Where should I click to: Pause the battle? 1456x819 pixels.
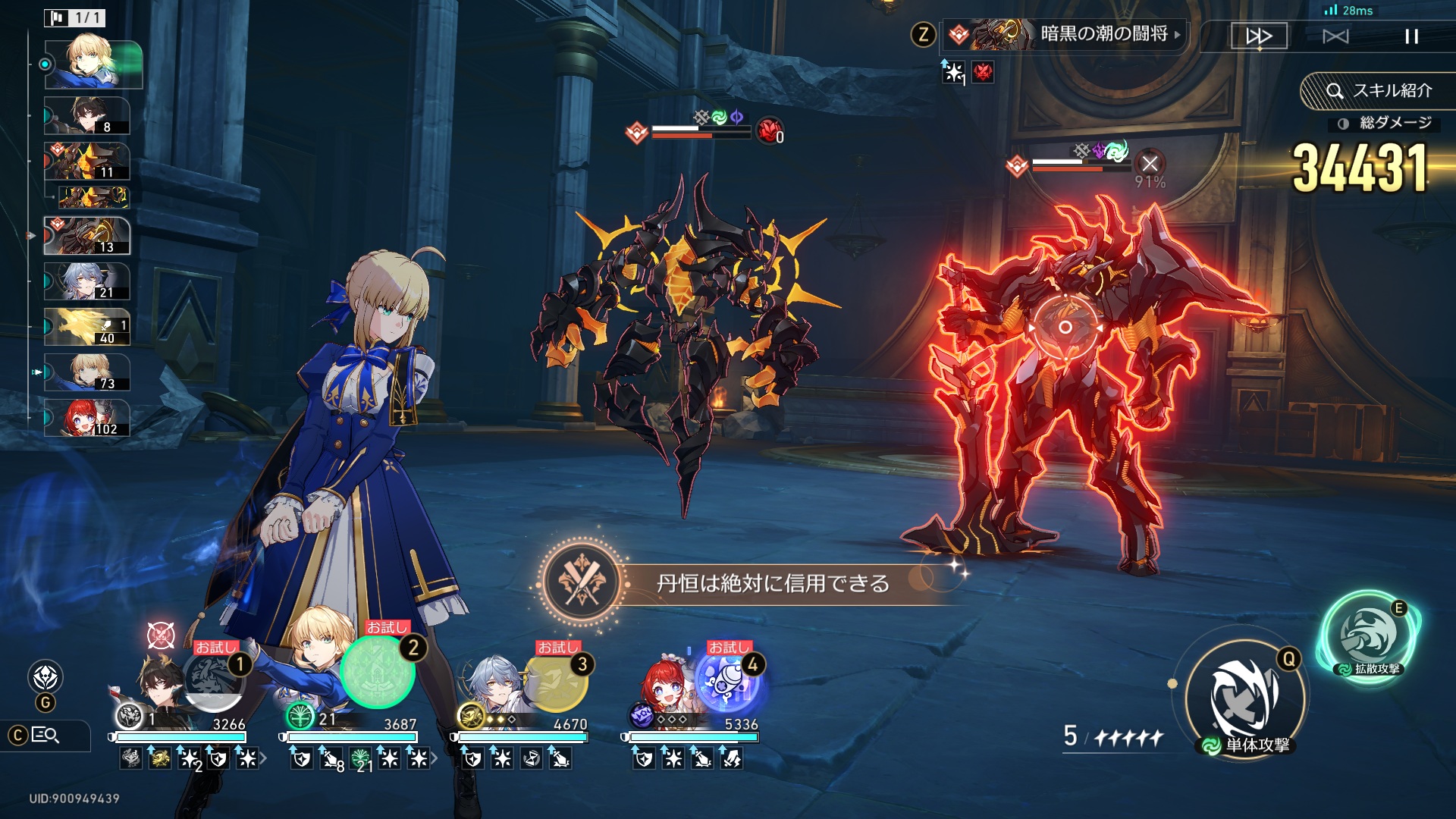(1411, 36)
